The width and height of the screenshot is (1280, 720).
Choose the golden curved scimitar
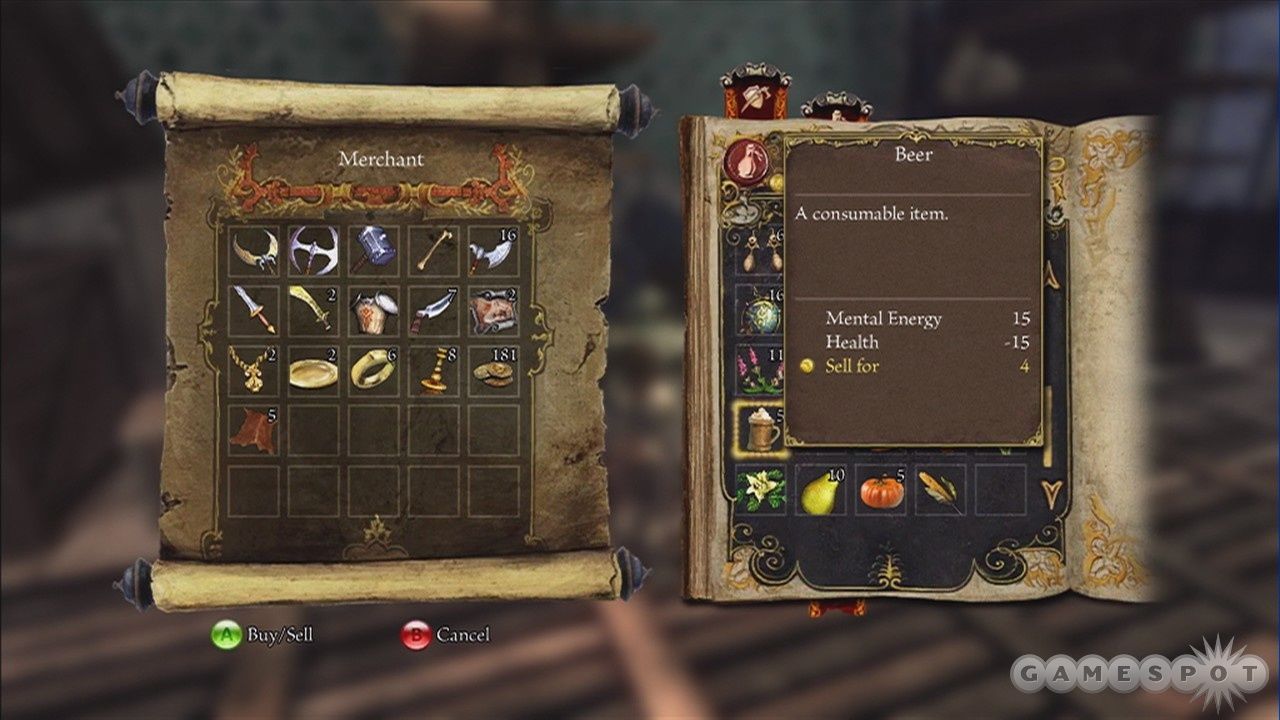click(313, 310)
